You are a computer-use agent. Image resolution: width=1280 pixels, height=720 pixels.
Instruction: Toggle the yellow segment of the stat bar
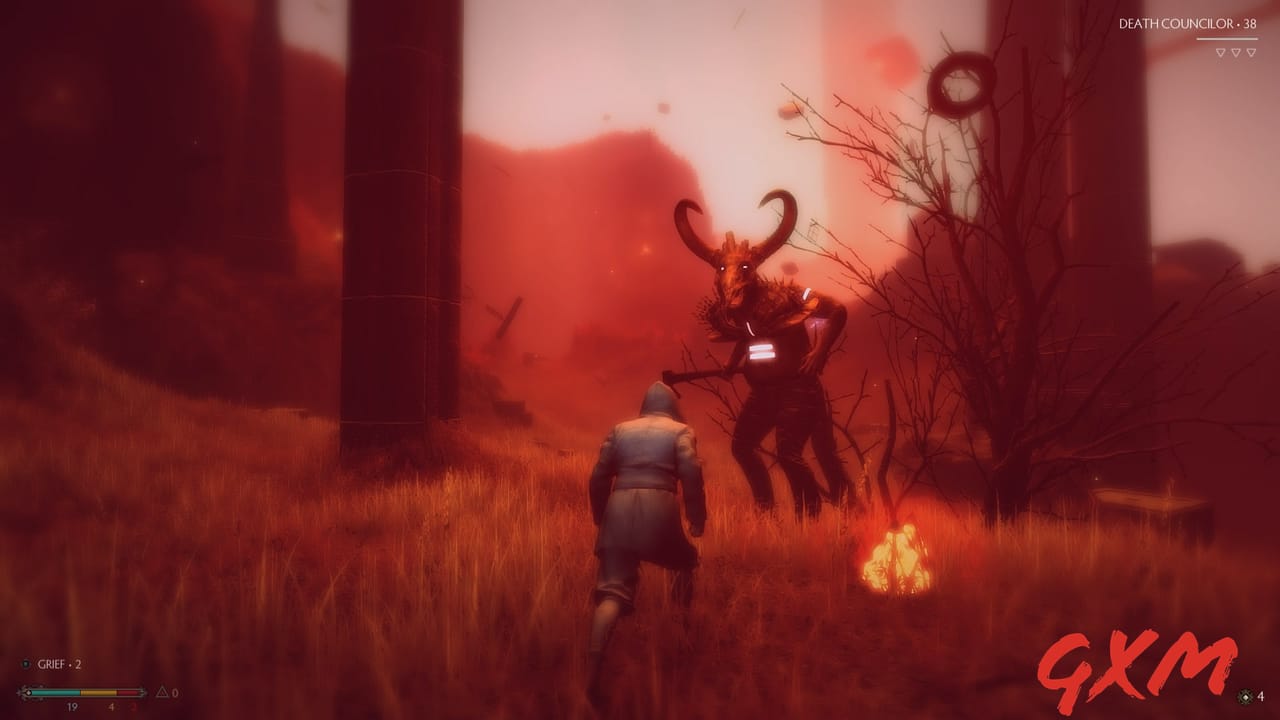97,692
